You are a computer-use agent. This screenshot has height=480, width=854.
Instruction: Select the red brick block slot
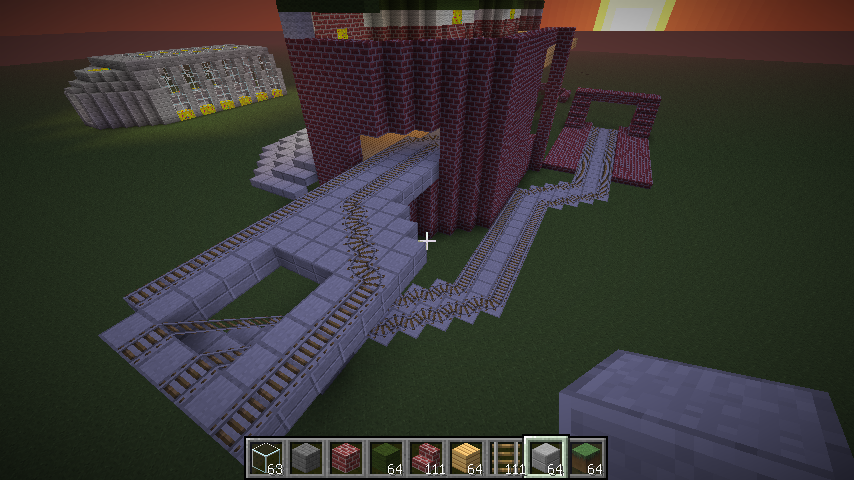tap(346, 458)
